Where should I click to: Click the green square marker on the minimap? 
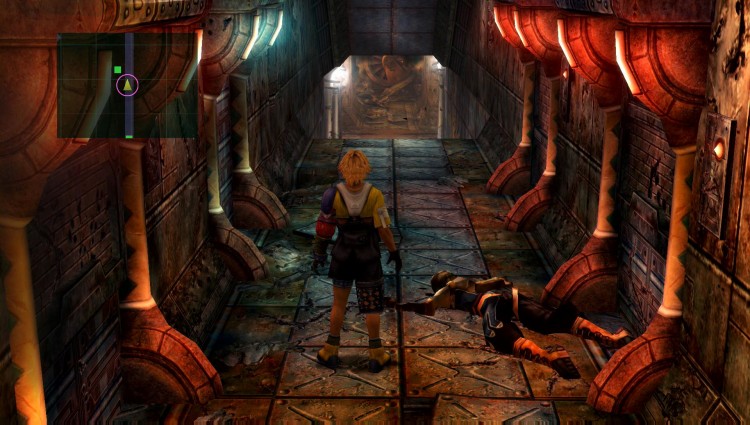point(117,70)
